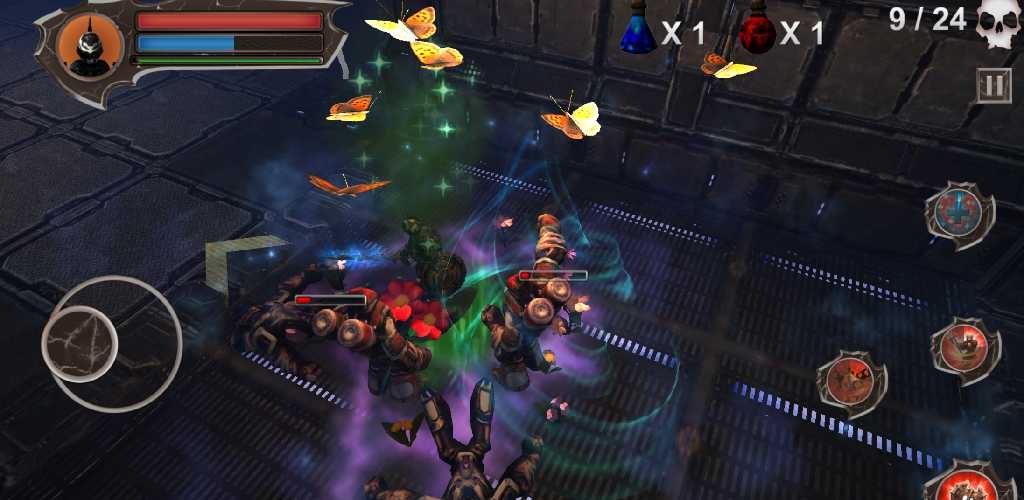Activate the blue cross healing skill
The height and width of the screenshot is (500, 1024).
click(x=959, y=213)
